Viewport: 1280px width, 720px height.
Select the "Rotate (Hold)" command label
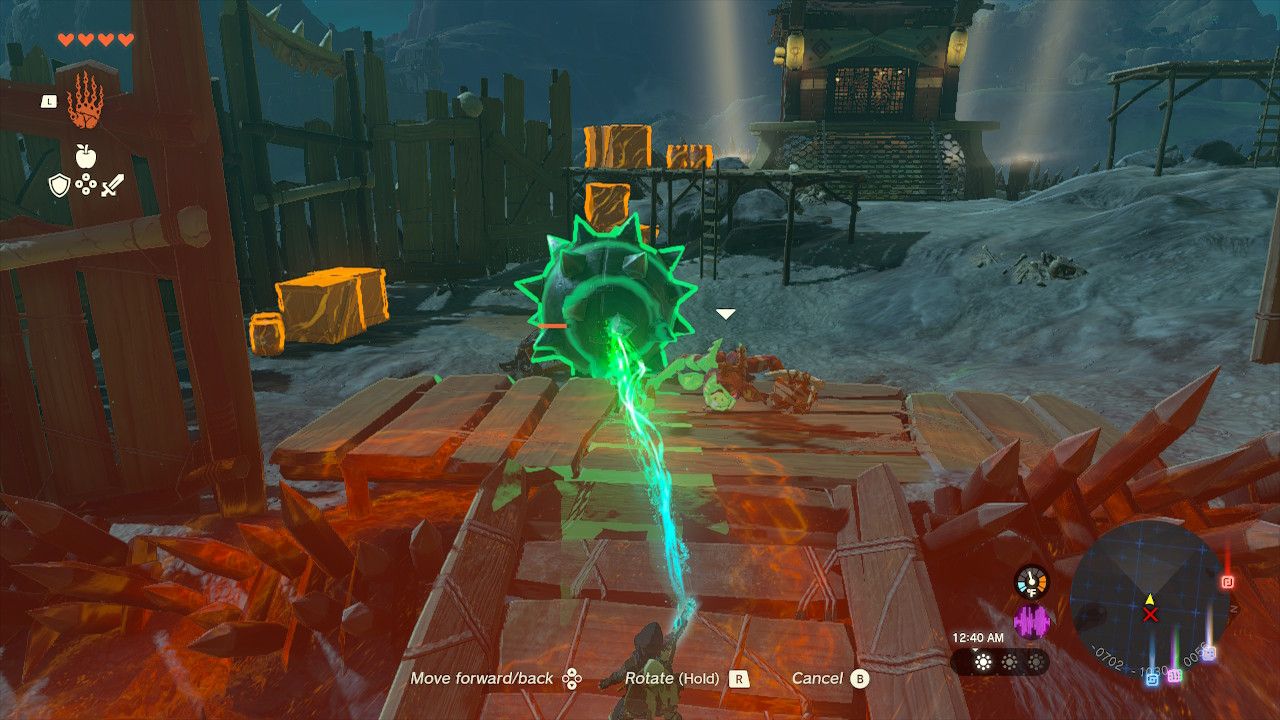point(672,678)
